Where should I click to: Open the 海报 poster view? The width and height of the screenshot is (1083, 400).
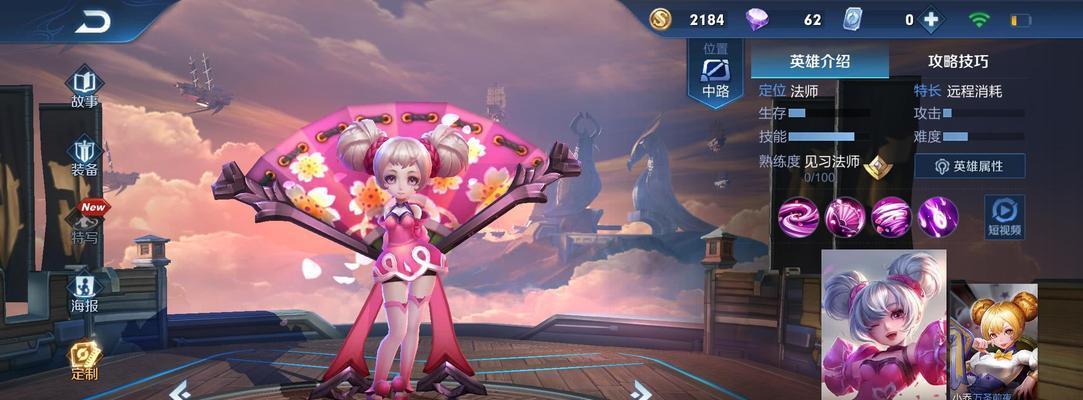click(84, 293)
